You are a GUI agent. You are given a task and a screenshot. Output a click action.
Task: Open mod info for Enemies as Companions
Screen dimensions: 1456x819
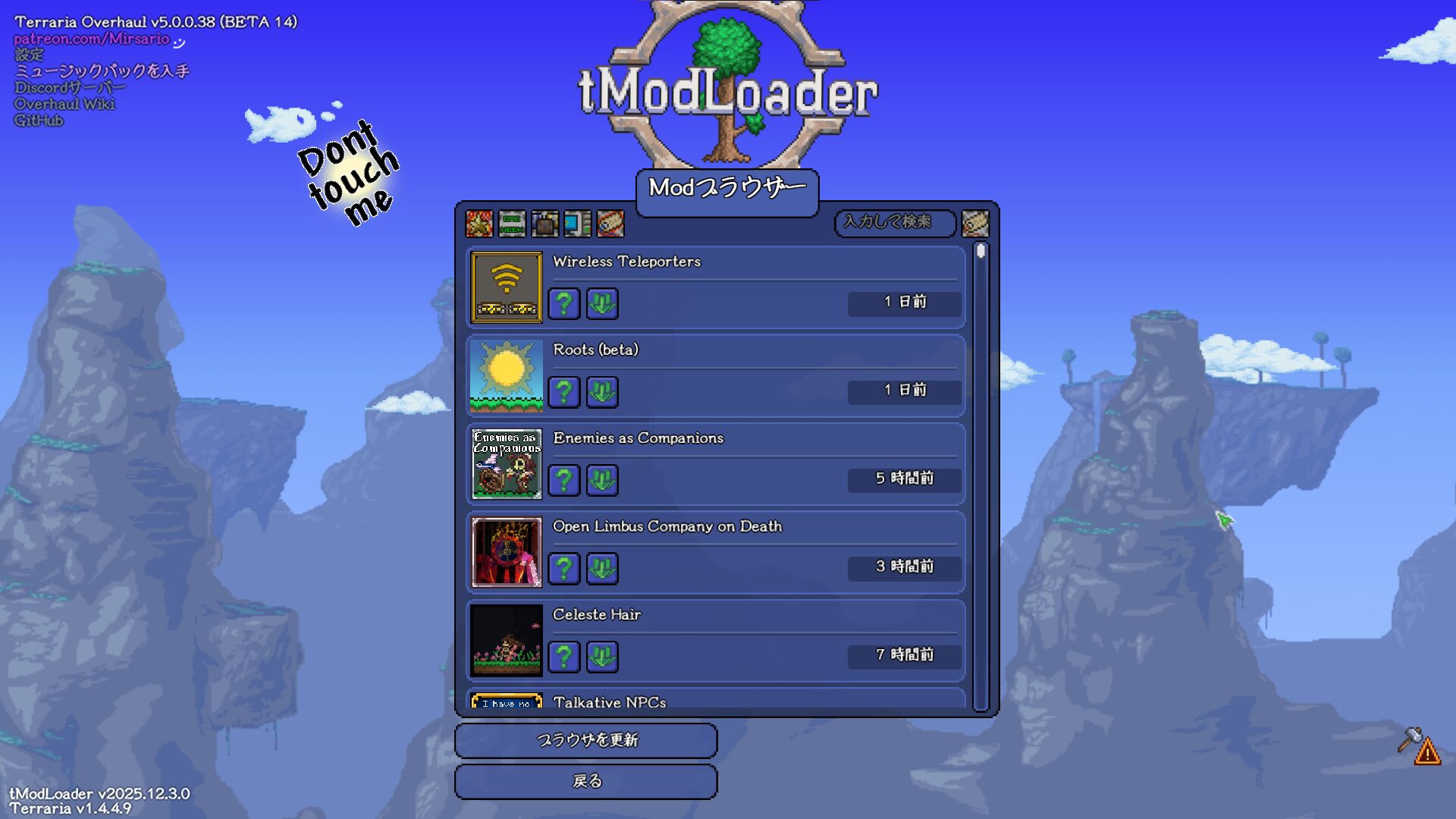pos(563,480)
